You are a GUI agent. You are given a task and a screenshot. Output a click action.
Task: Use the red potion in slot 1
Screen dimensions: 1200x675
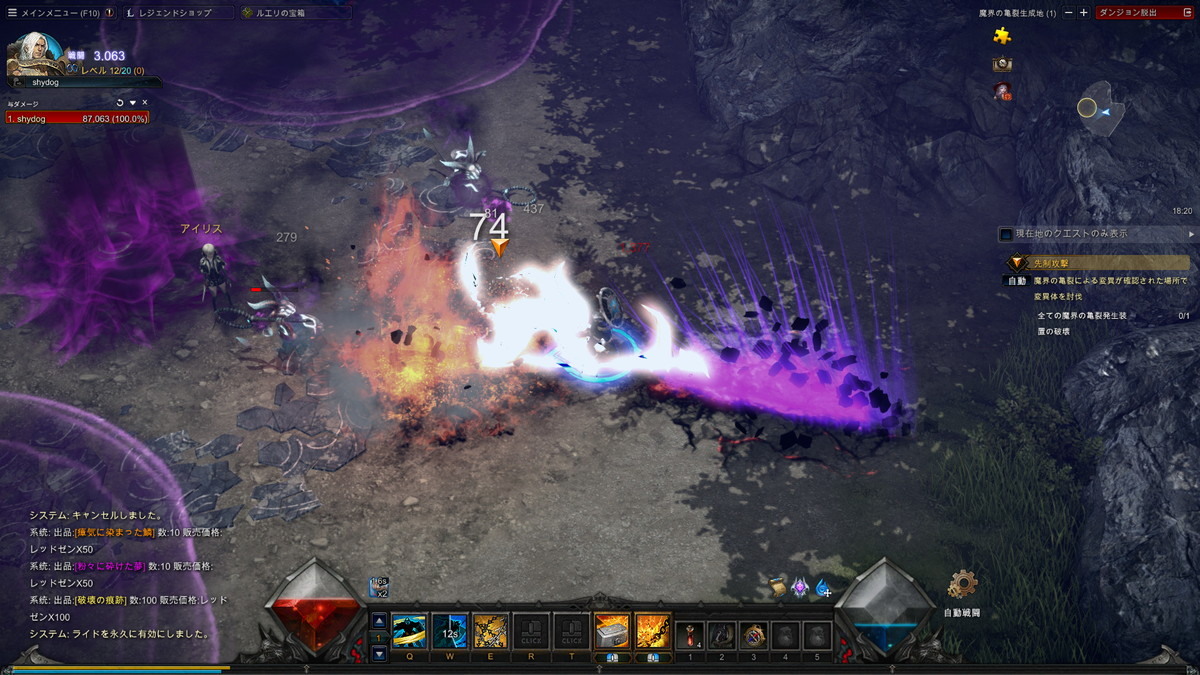click(690, 634)
